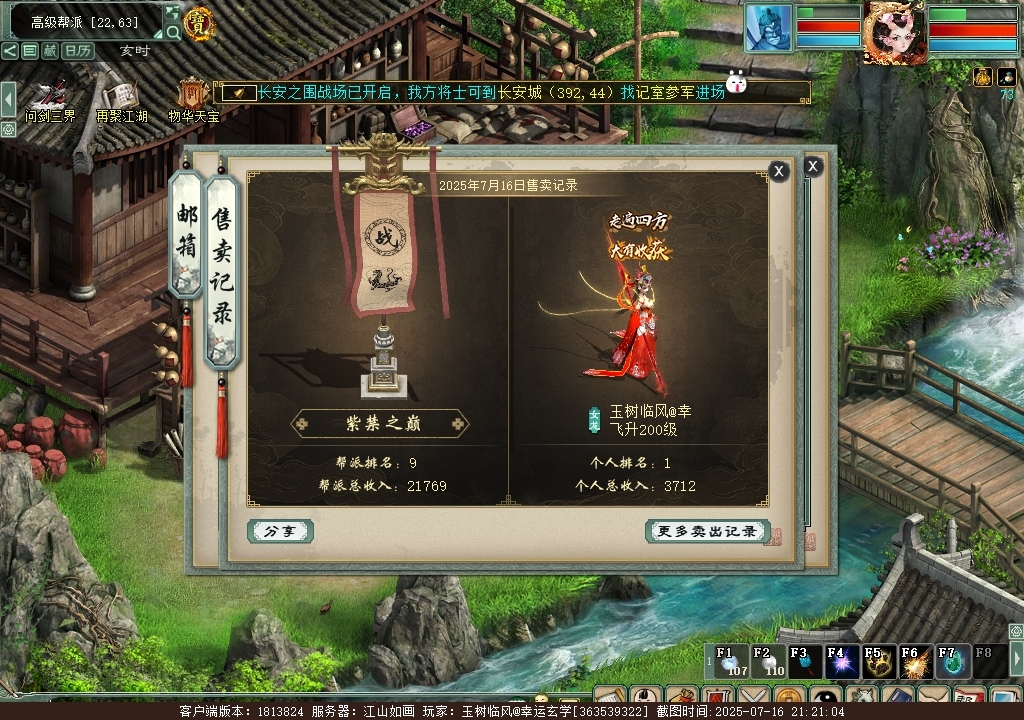The image size is (1024, 720).
Task: Close the sale record panel
Action: (779, 171)
